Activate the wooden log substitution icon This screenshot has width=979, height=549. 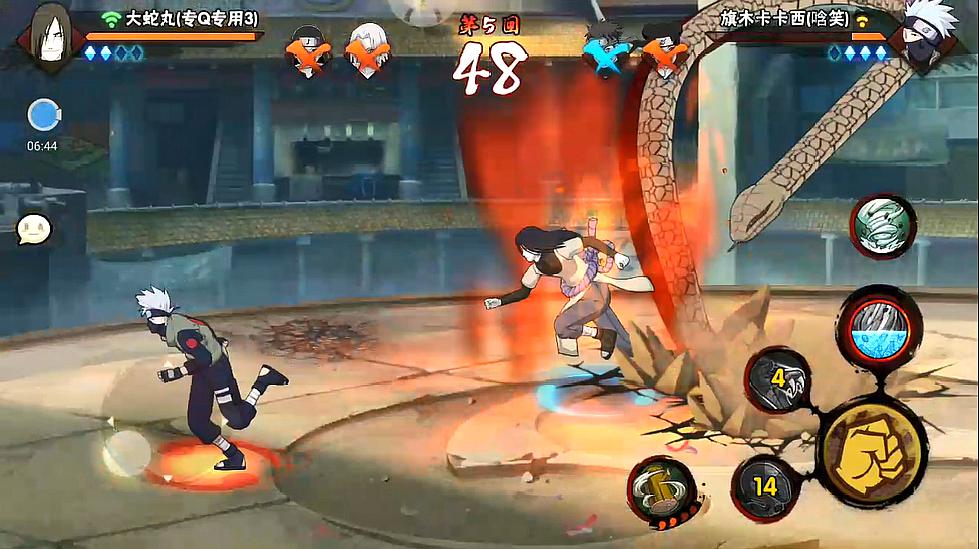[662, 490]
